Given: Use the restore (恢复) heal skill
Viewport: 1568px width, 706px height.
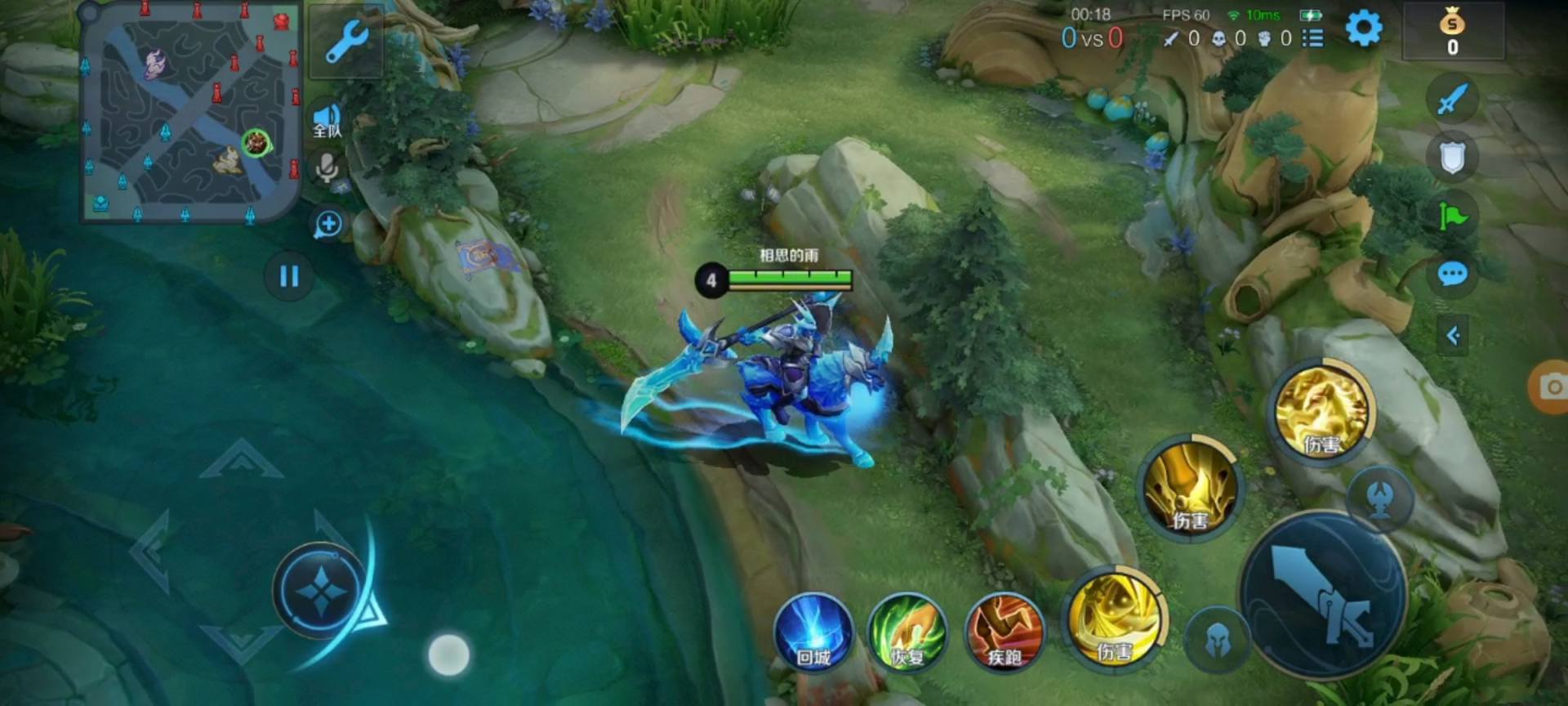Looking at the screenshot, I should pos(907,633).
